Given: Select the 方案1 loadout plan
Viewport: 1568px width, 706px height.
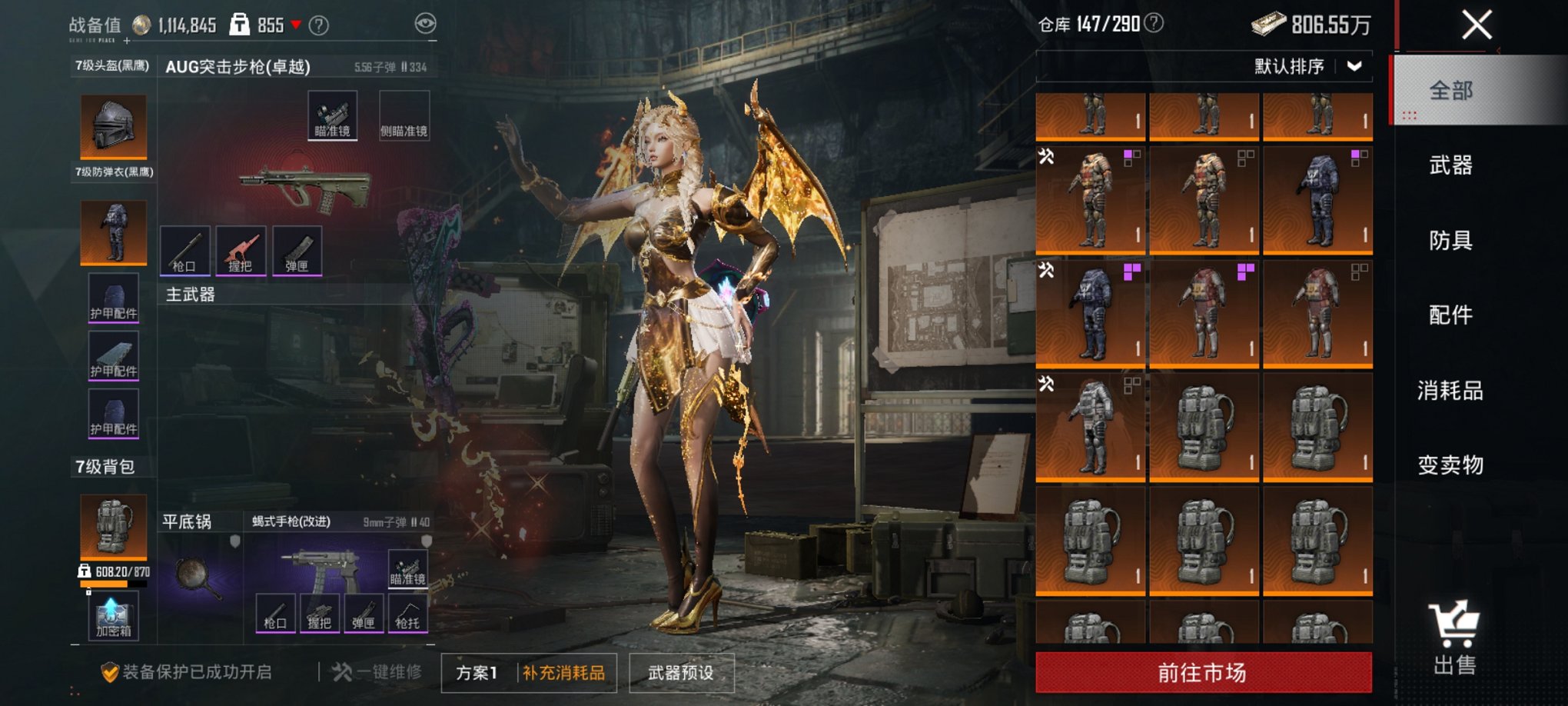Looking at the screenshot, I should (477, 673).
